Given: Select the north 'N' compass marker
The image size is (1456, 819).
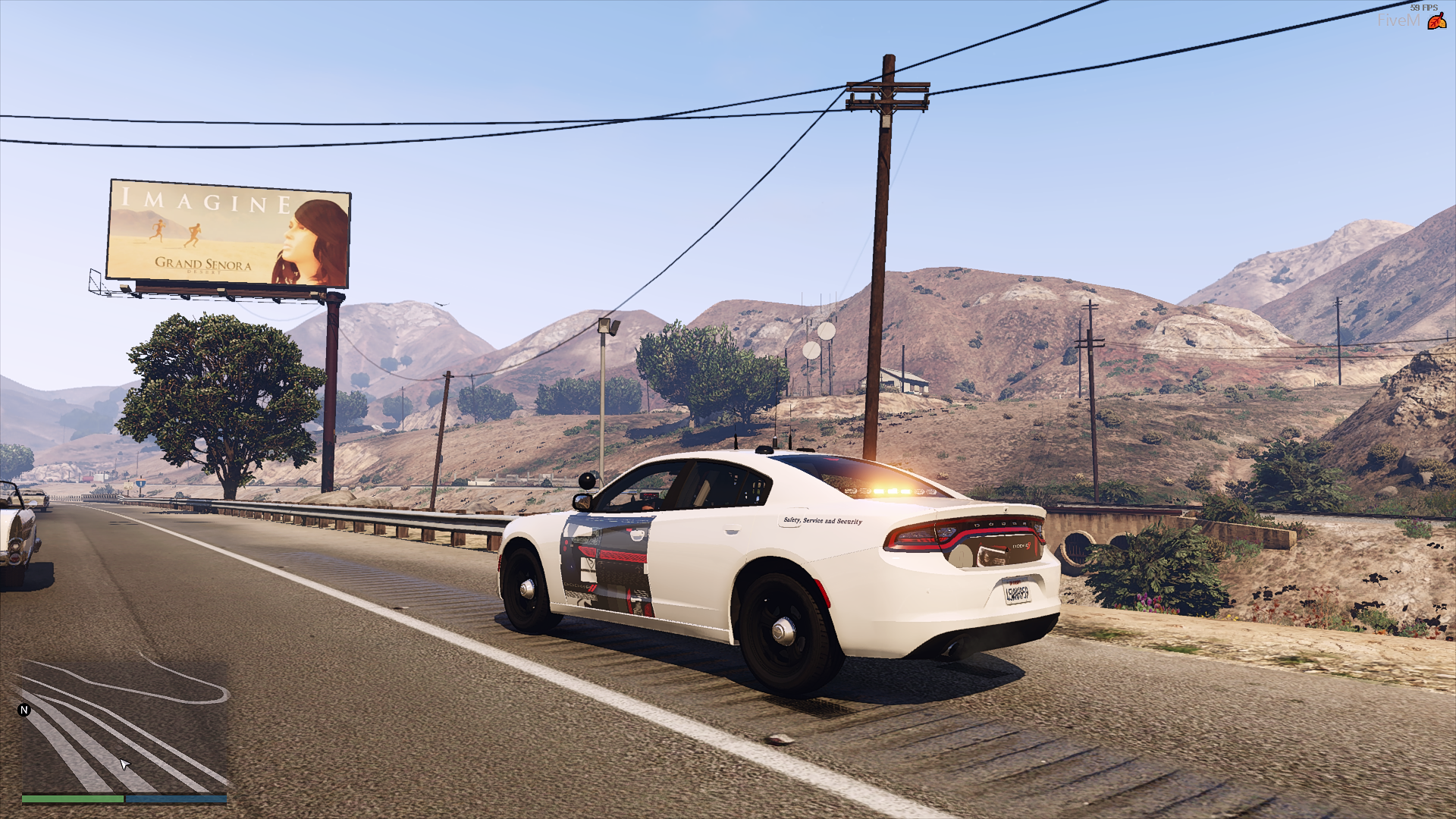Looking at the screenshot, I should tap(24, 711).
